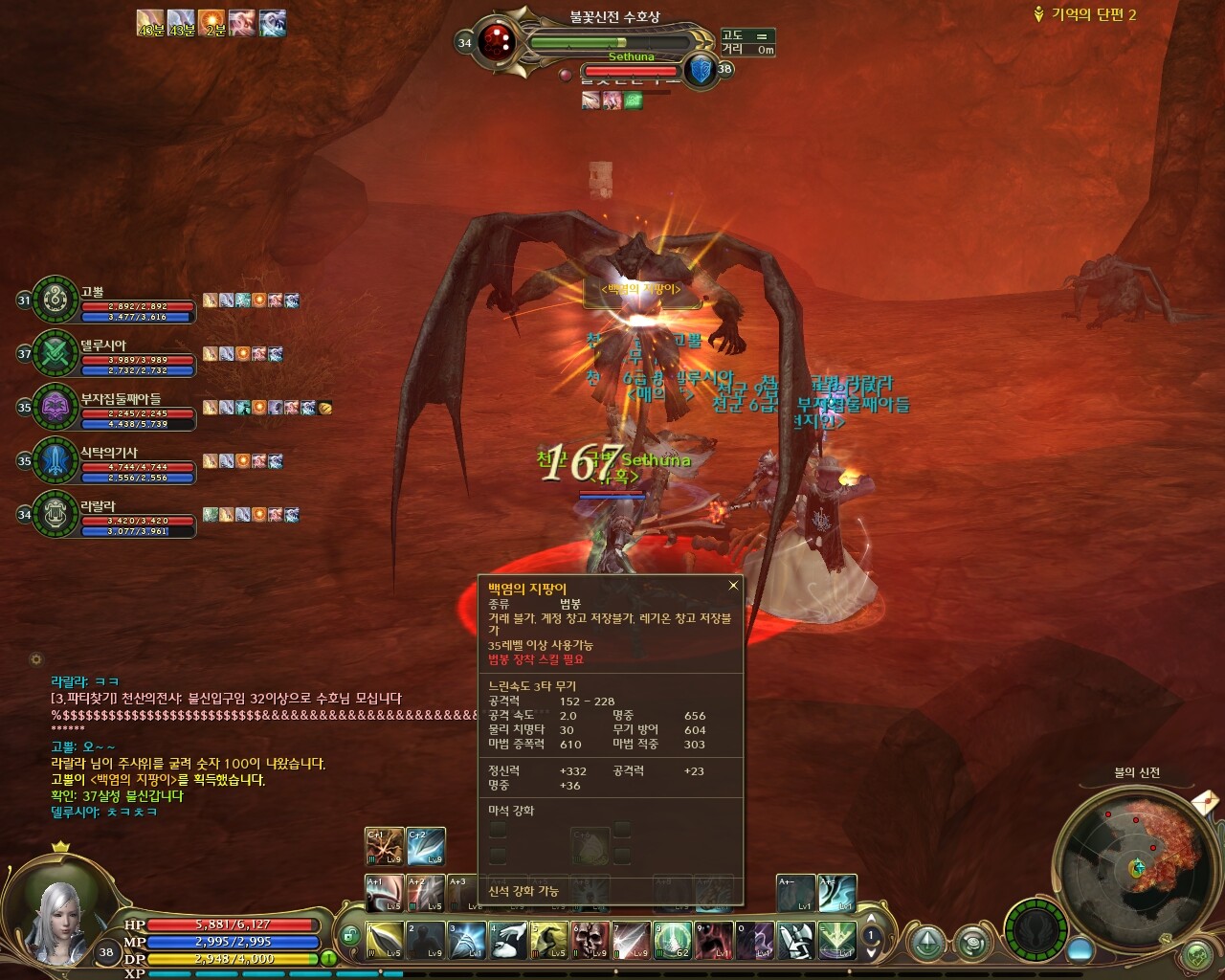Select party member 식탁의기사's frame

pyautogui.click(x=56, y=461)
